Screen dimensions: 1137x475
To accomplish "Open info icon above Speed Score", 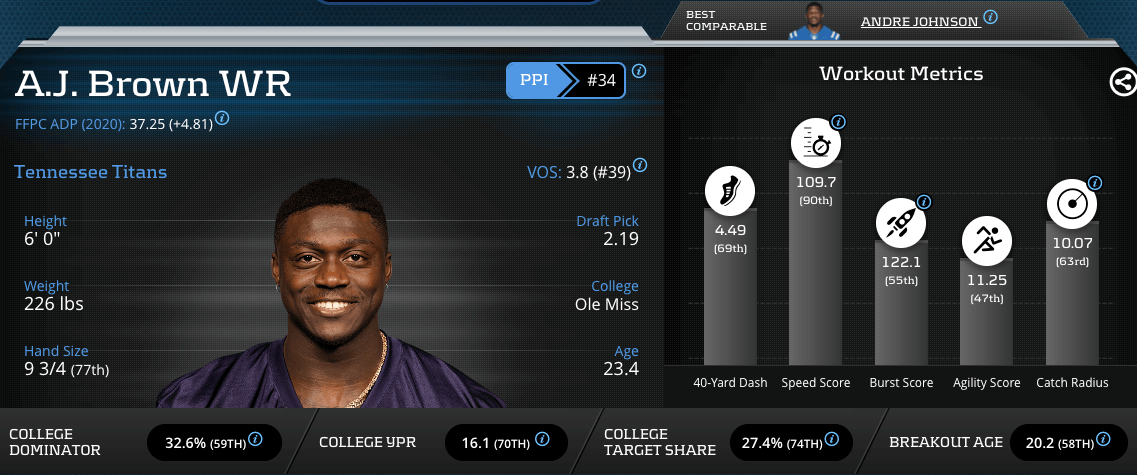I will (838, 123).
